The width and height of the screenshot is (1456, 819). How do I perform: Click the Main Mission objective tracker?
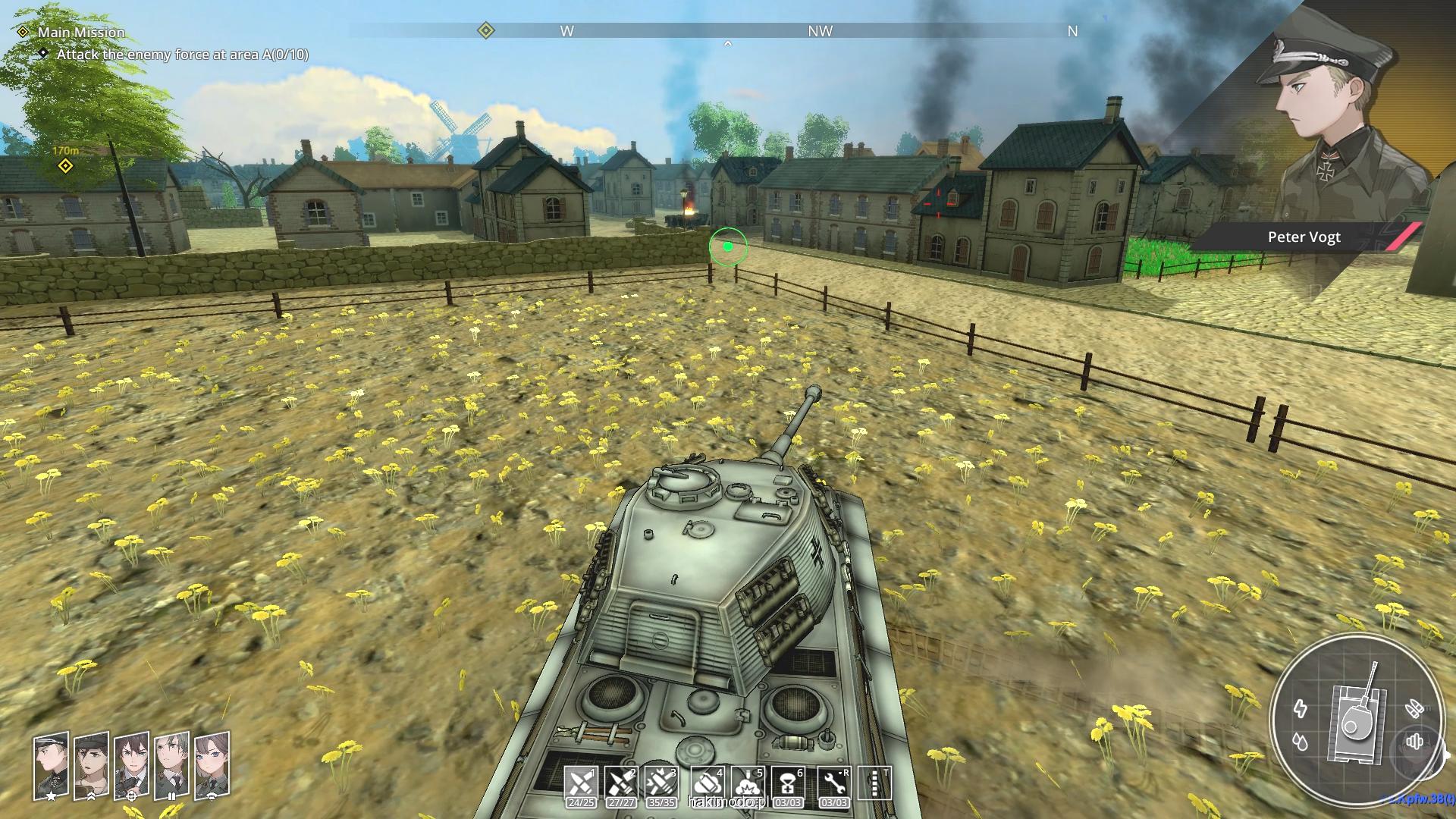tap(81, 32)
